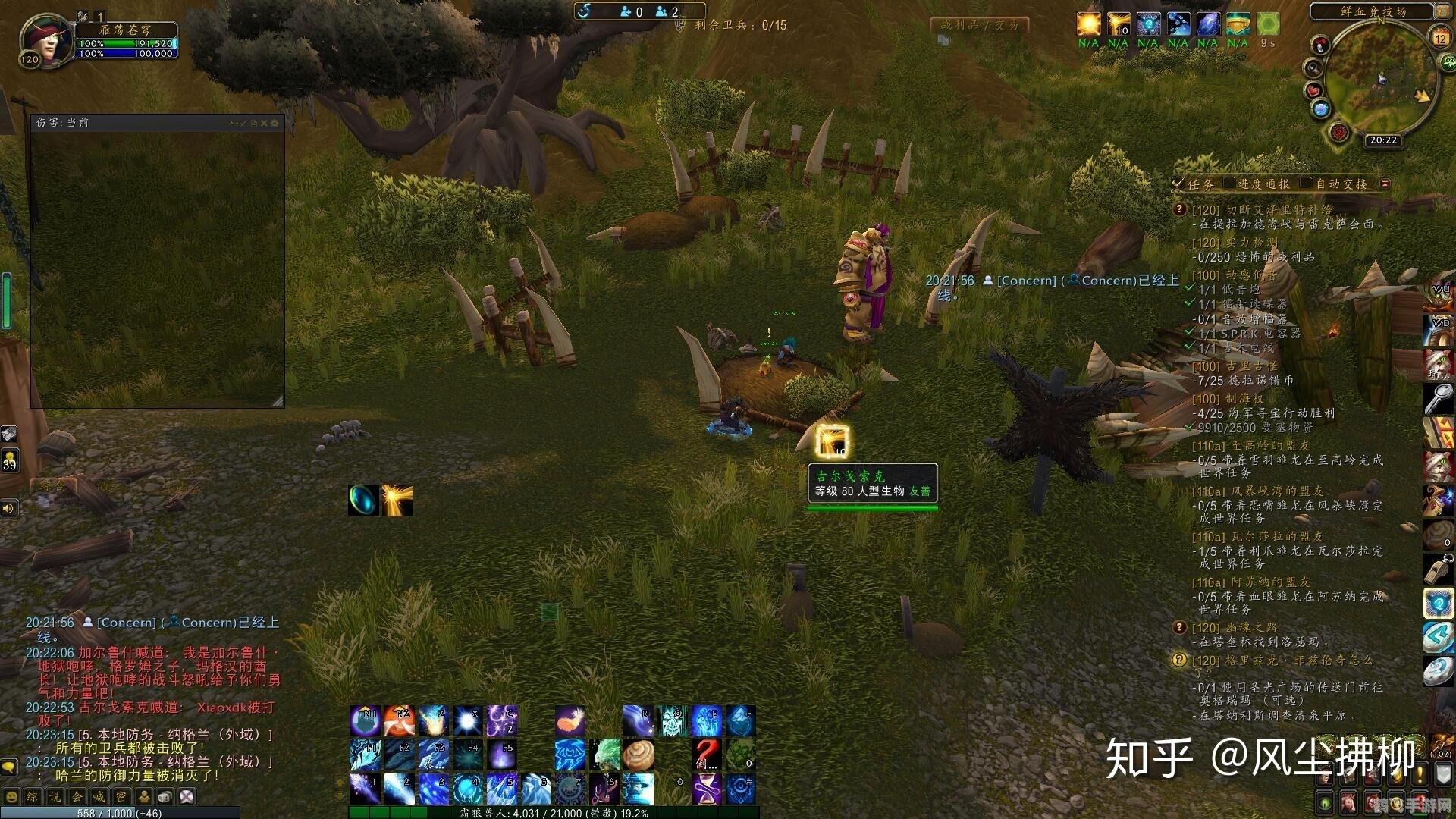1456x819 pixels.
Task: Roll the dice chat button
Action: click(165, 797)
